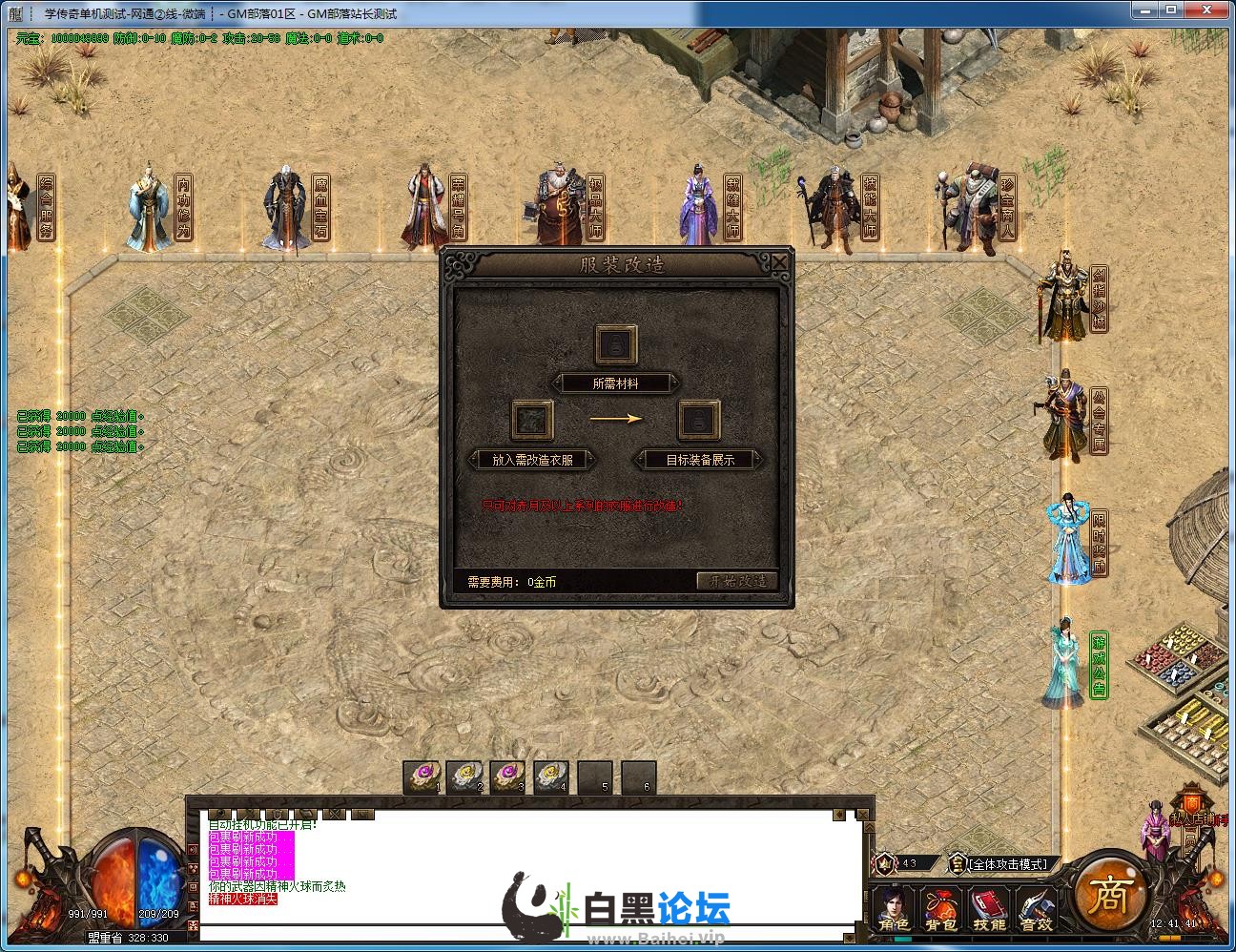
Task: Select the 目标装备展示 result slot
Action: [x=698, y=420]
